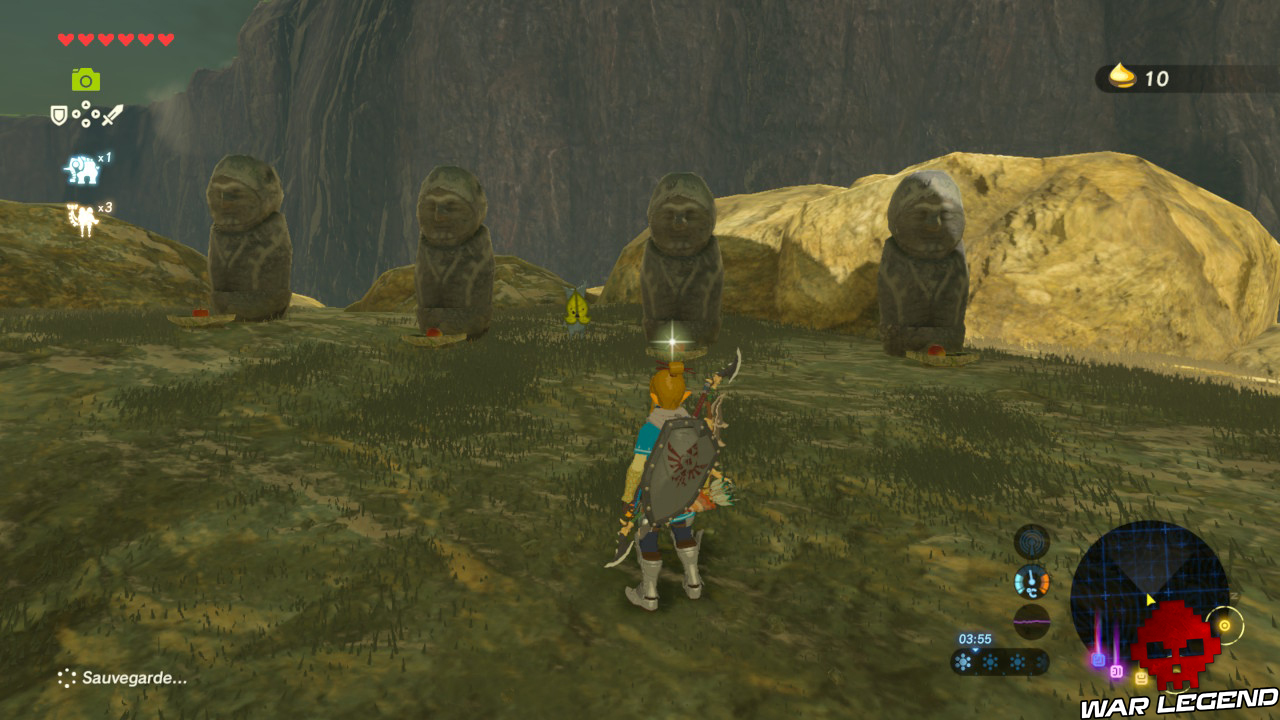
Task: Expand the yellow circled waypoint on the minimap
Action: (1224, 626)
